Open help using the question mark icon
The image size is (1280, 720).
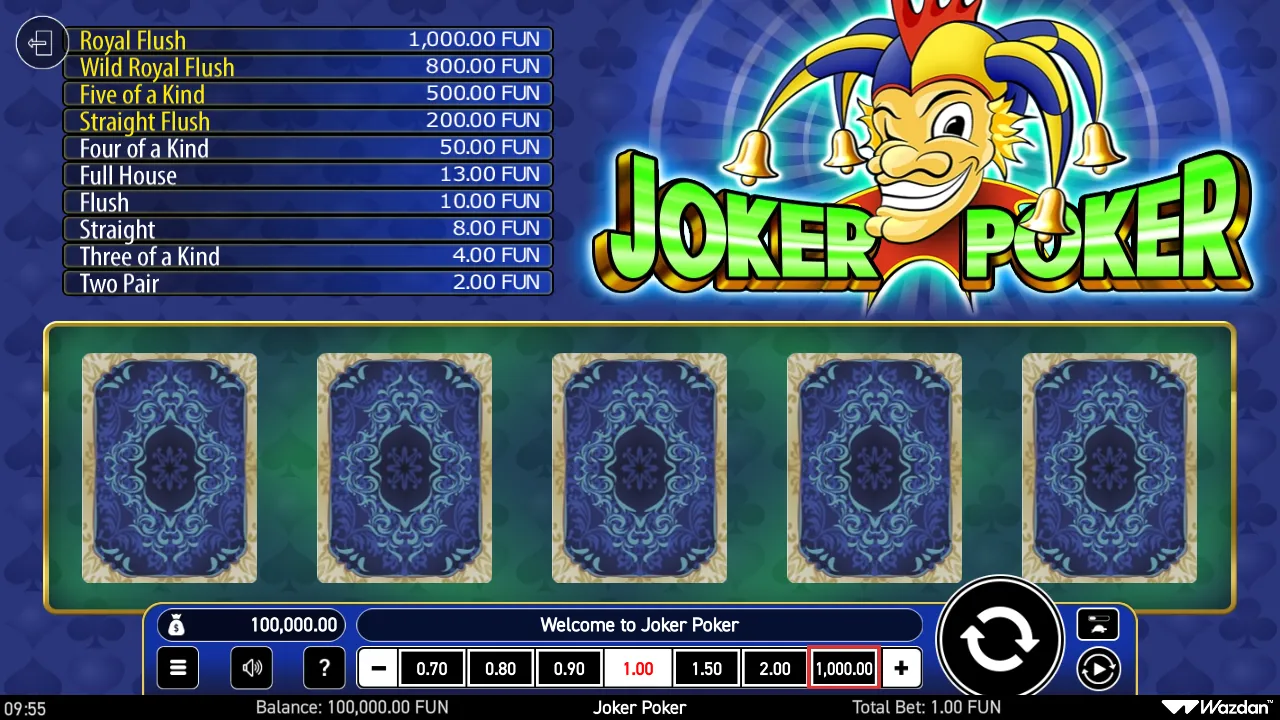324,668
